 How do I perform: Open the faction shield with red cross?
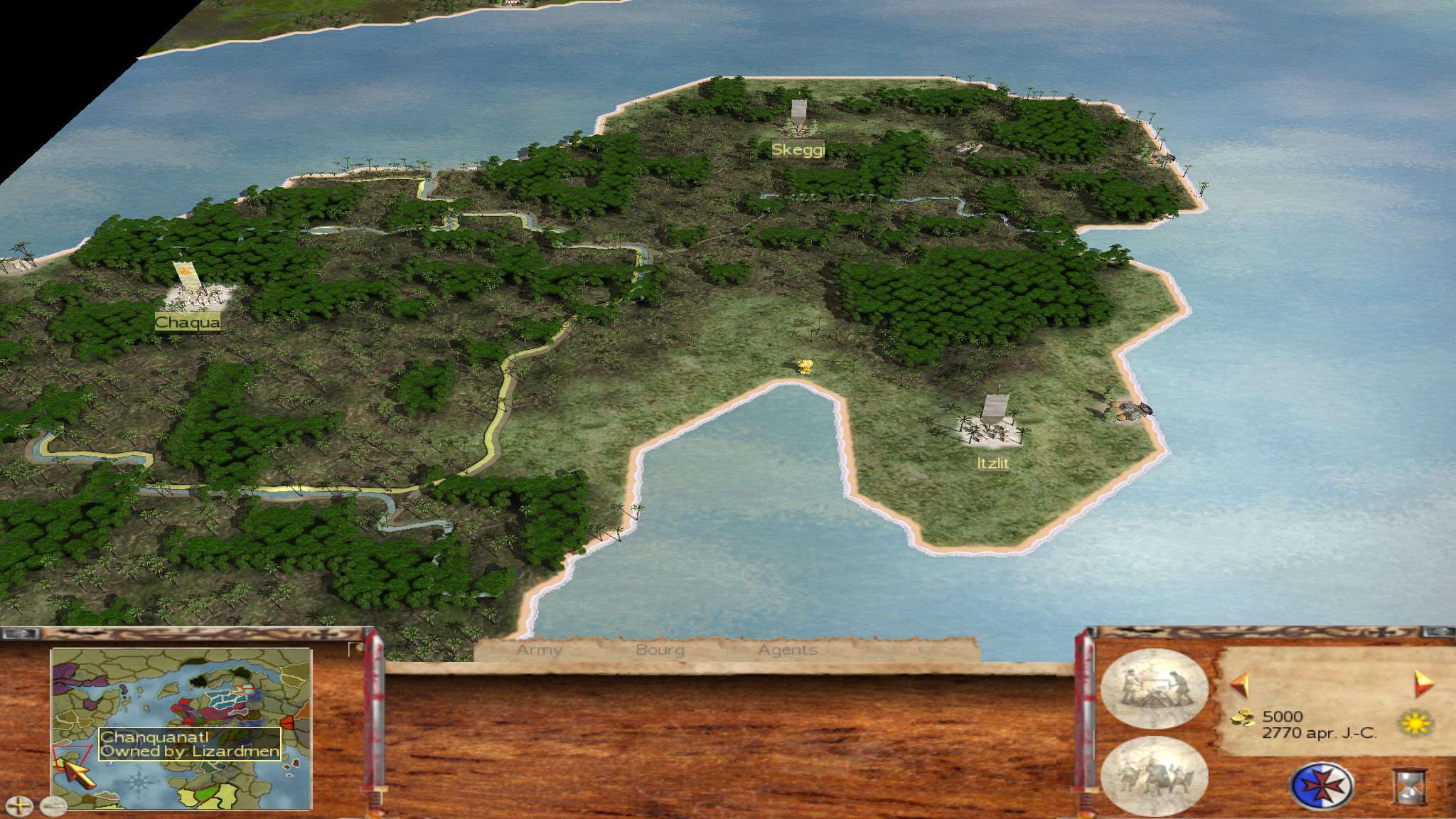(x=1321, y=786)
